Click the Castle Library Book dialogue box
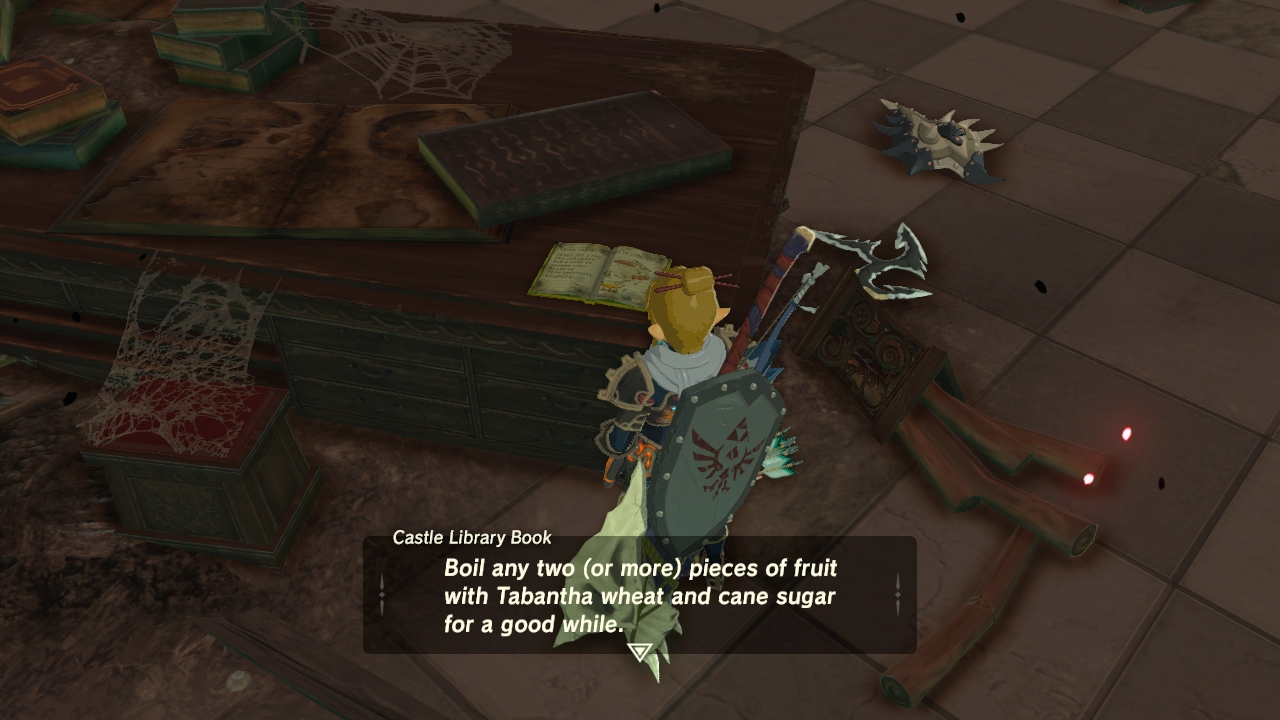Viewport: 1280px width, 720px height. click(x=639, y=596)
